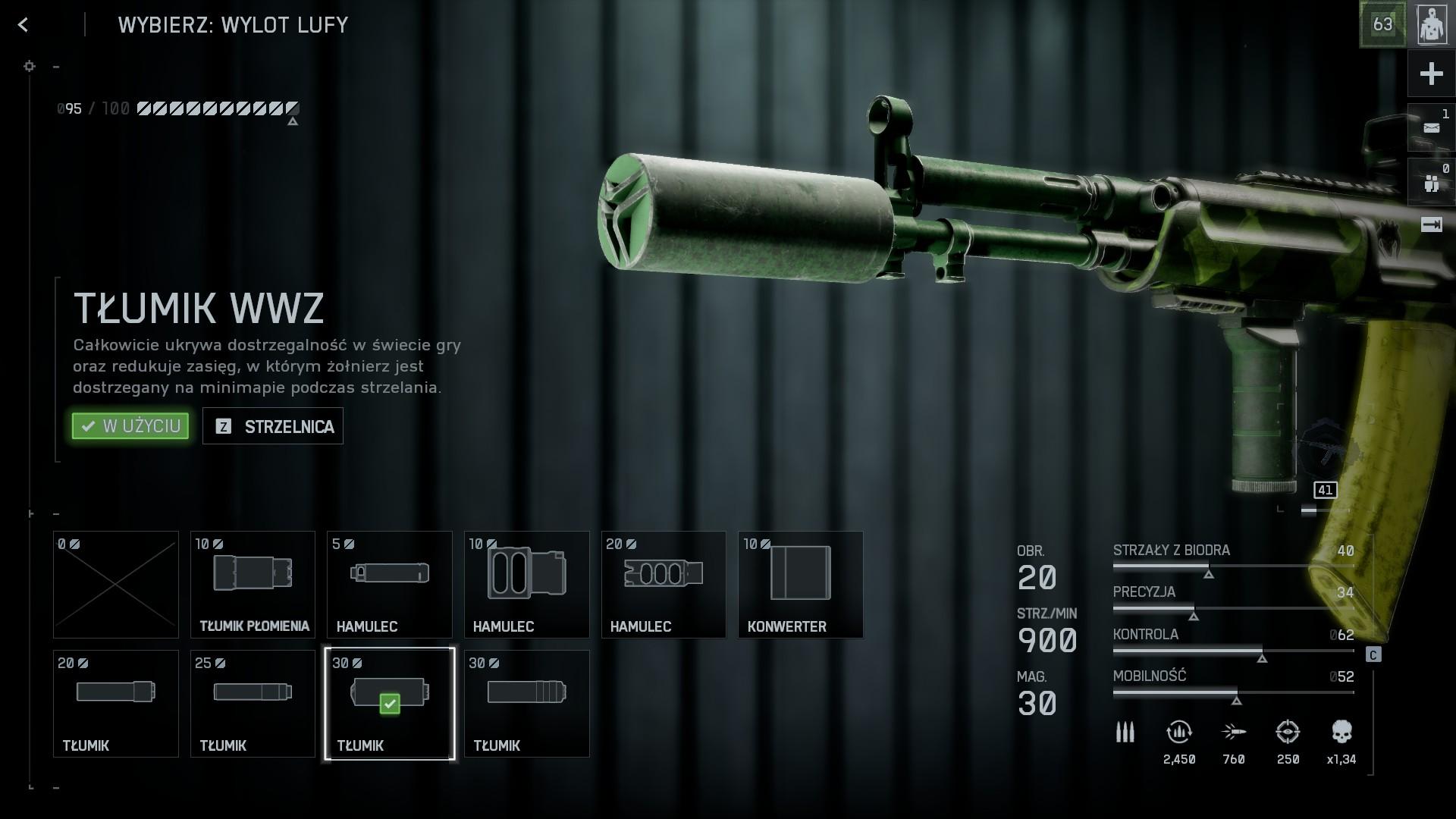Select the empty no-muzzle attachment tile

tap(116, 585)
